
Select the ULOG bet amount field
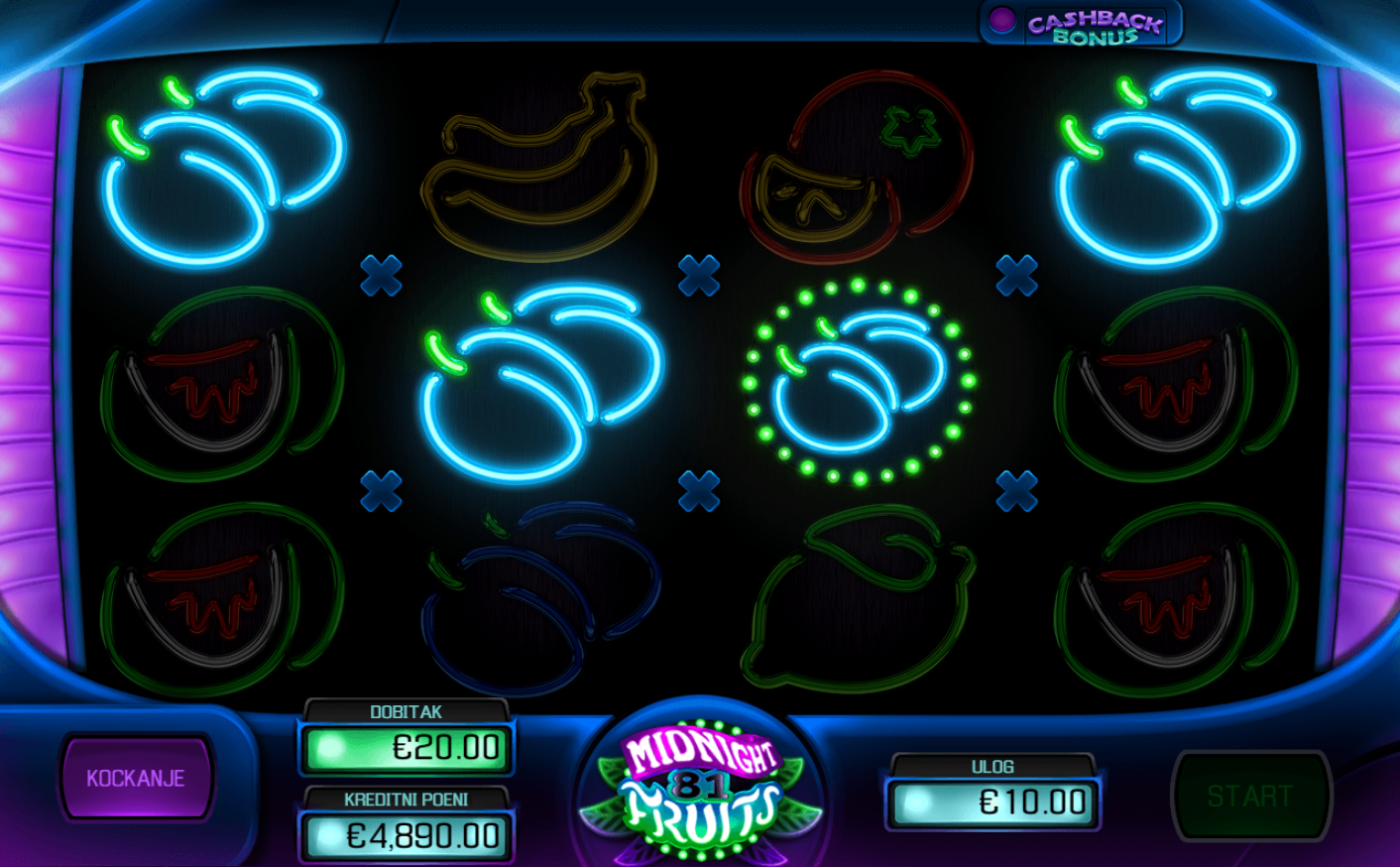point(992,802)
